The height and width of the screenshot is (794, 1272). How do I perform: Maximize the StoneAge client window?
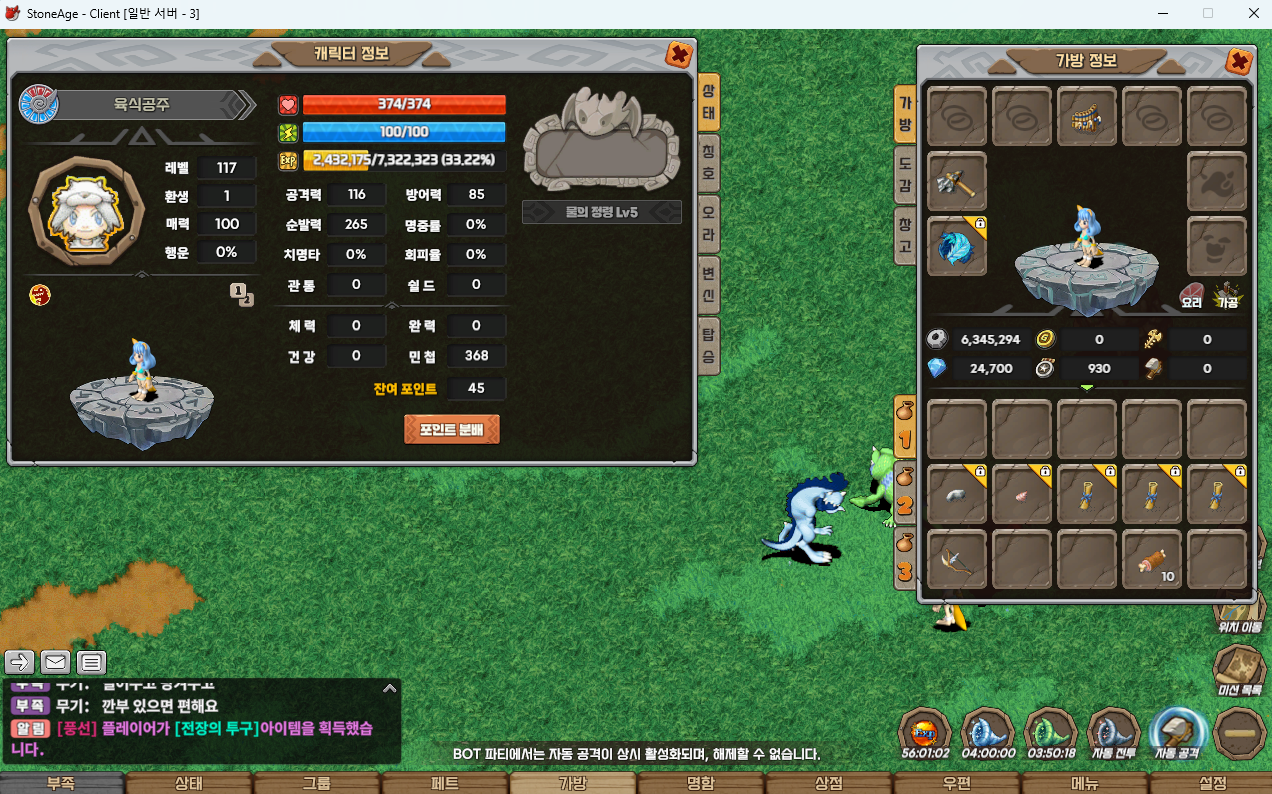click(x=1208, y=13)
